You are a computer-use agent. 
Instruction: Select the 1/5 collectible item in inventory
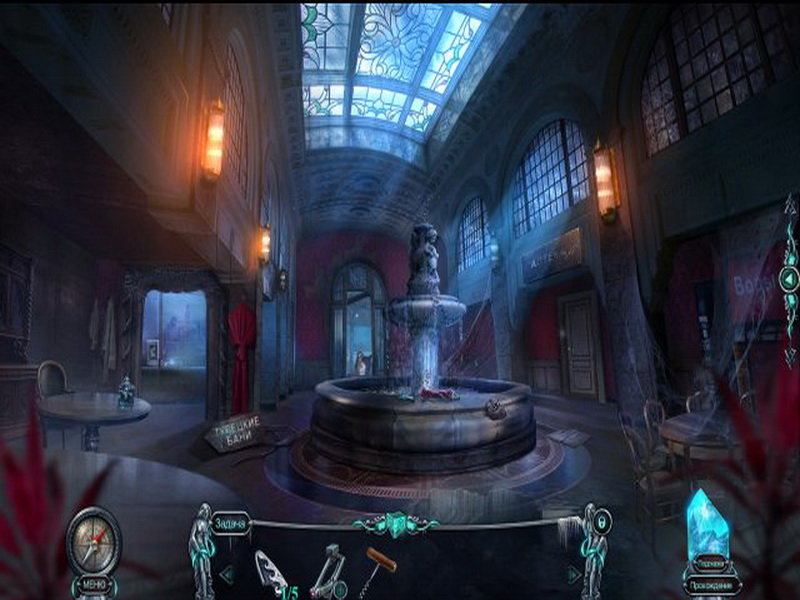coord(272,574)
